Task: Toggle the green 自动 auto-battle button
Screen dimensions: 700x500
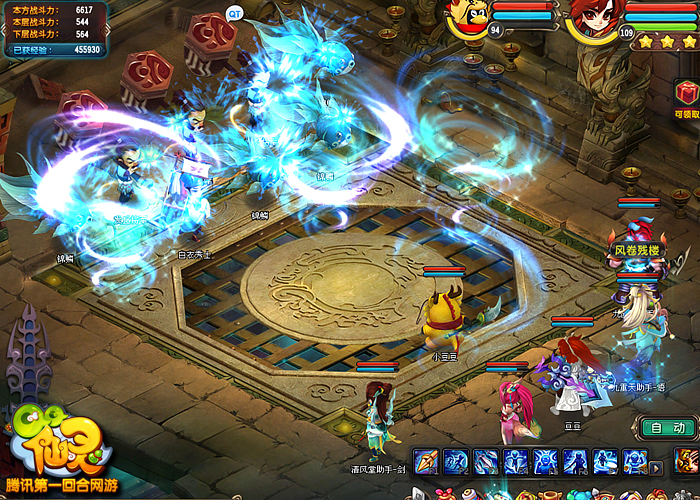Action: [x=667, y=427]
